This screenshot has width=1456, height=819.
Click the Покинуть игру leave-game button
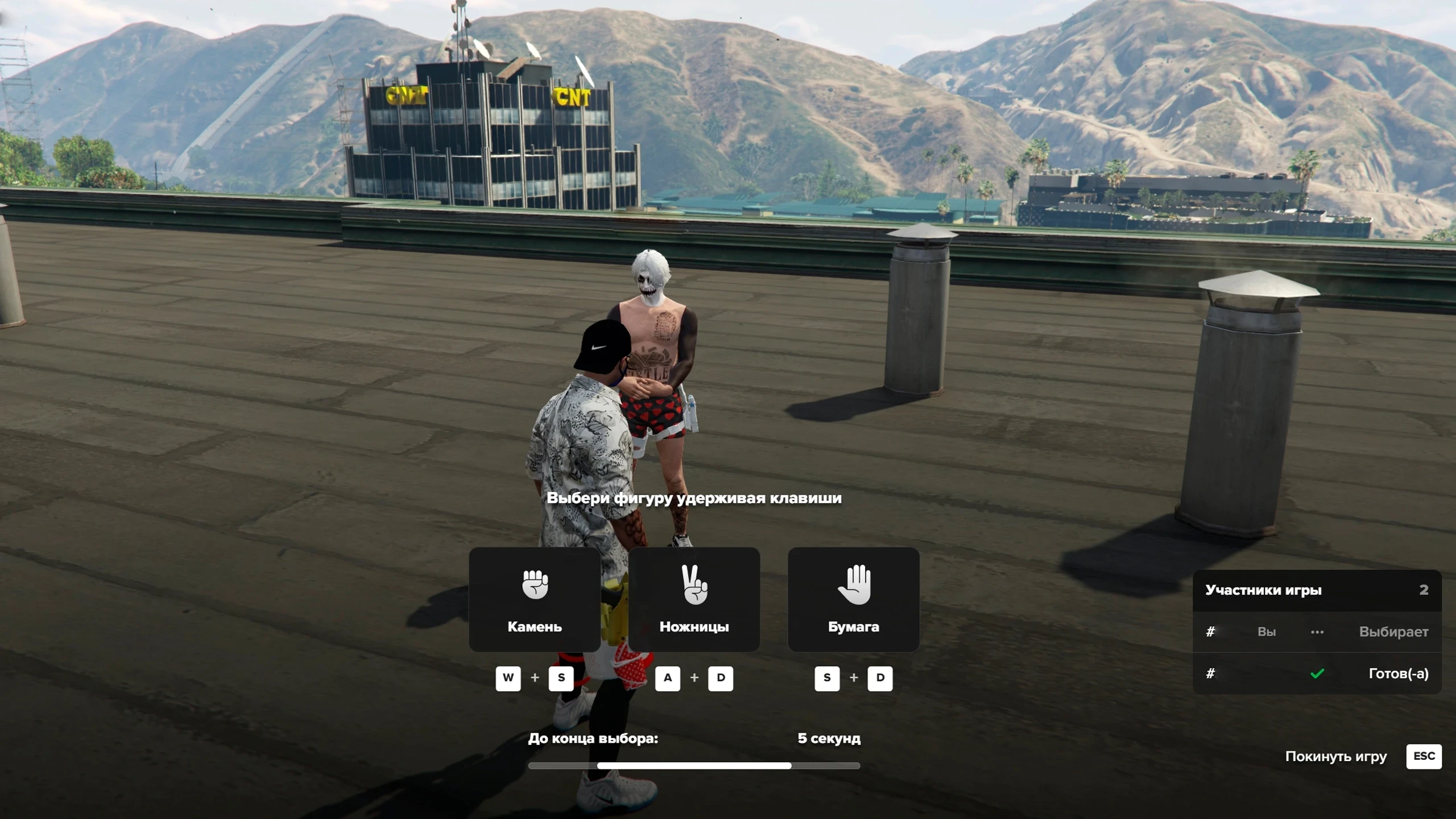point(1363,756)
